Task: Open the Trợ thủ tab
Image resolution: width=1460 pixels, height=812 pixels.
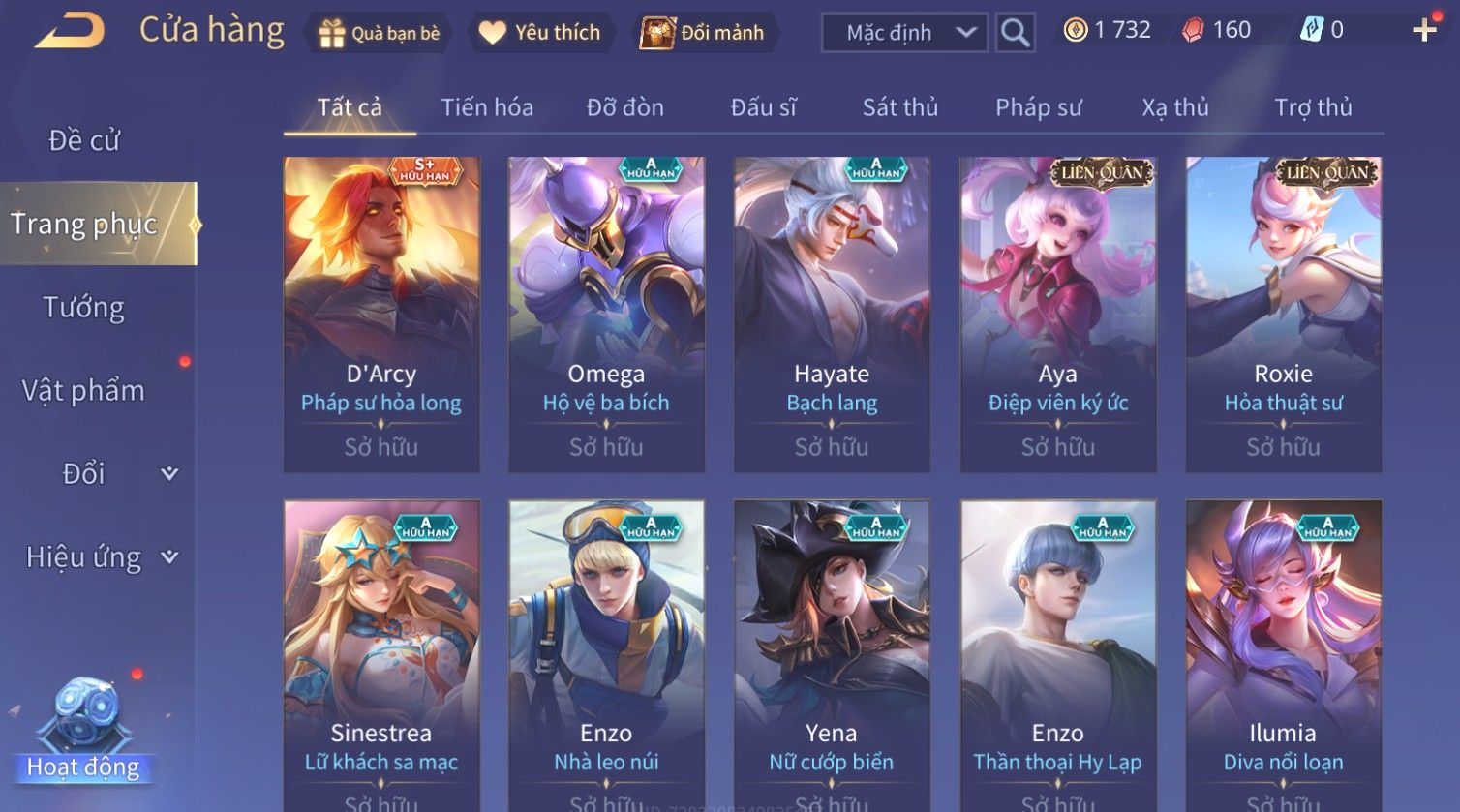Action: click(x=1313, y=107)
